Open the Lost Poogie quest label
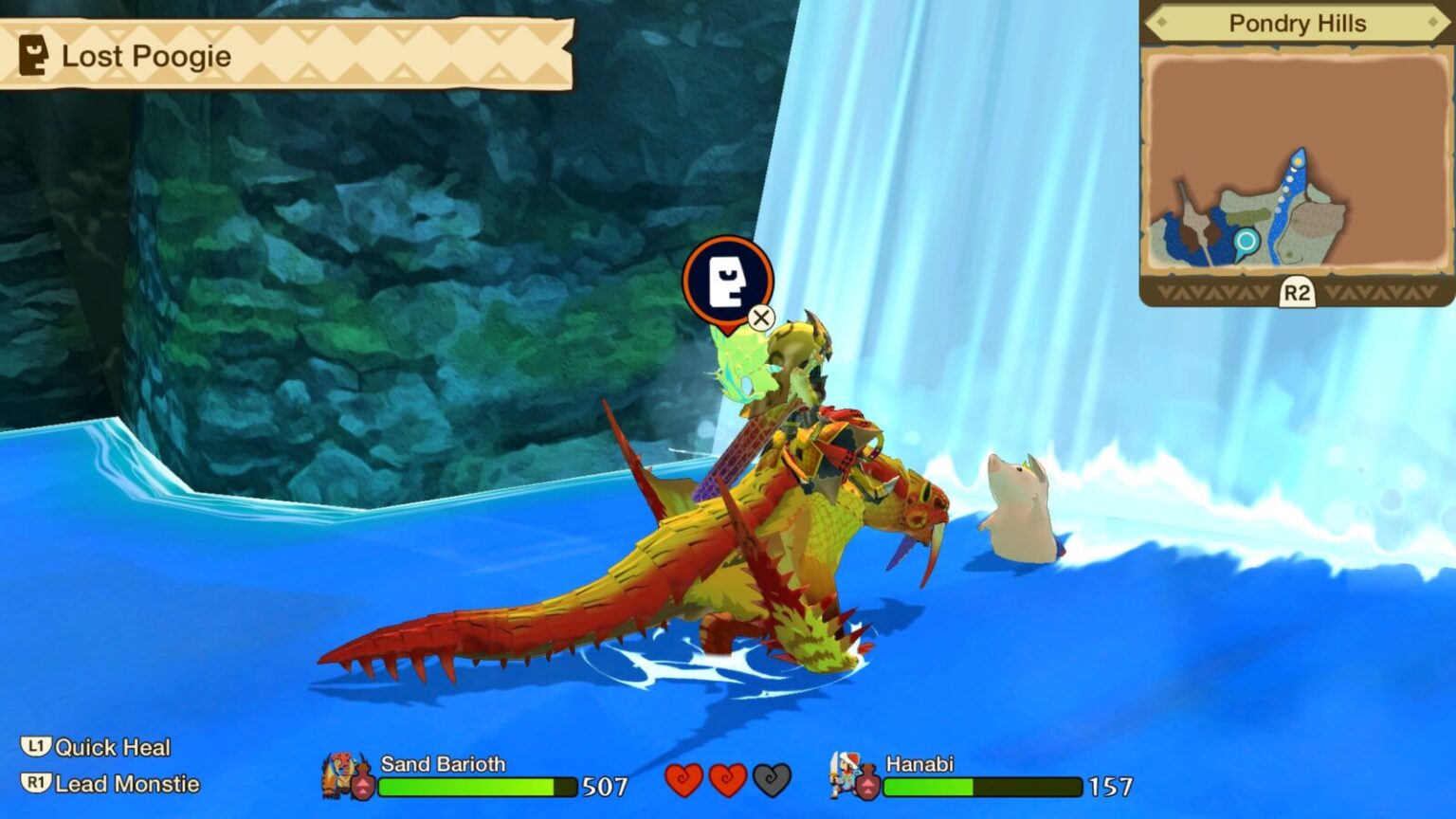 click(x=145, y=55)
